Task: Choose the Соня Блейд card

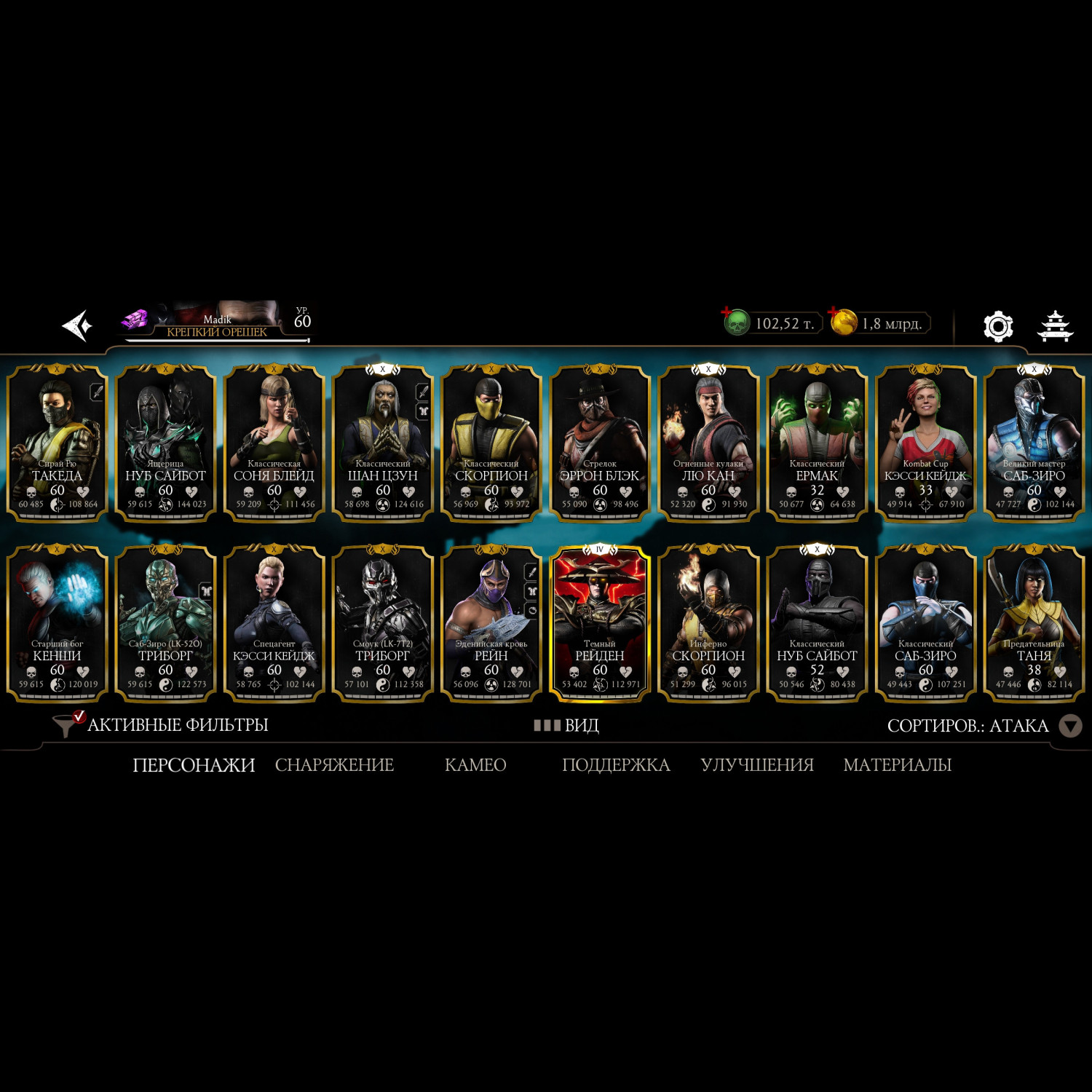Action: pos(274,443)
